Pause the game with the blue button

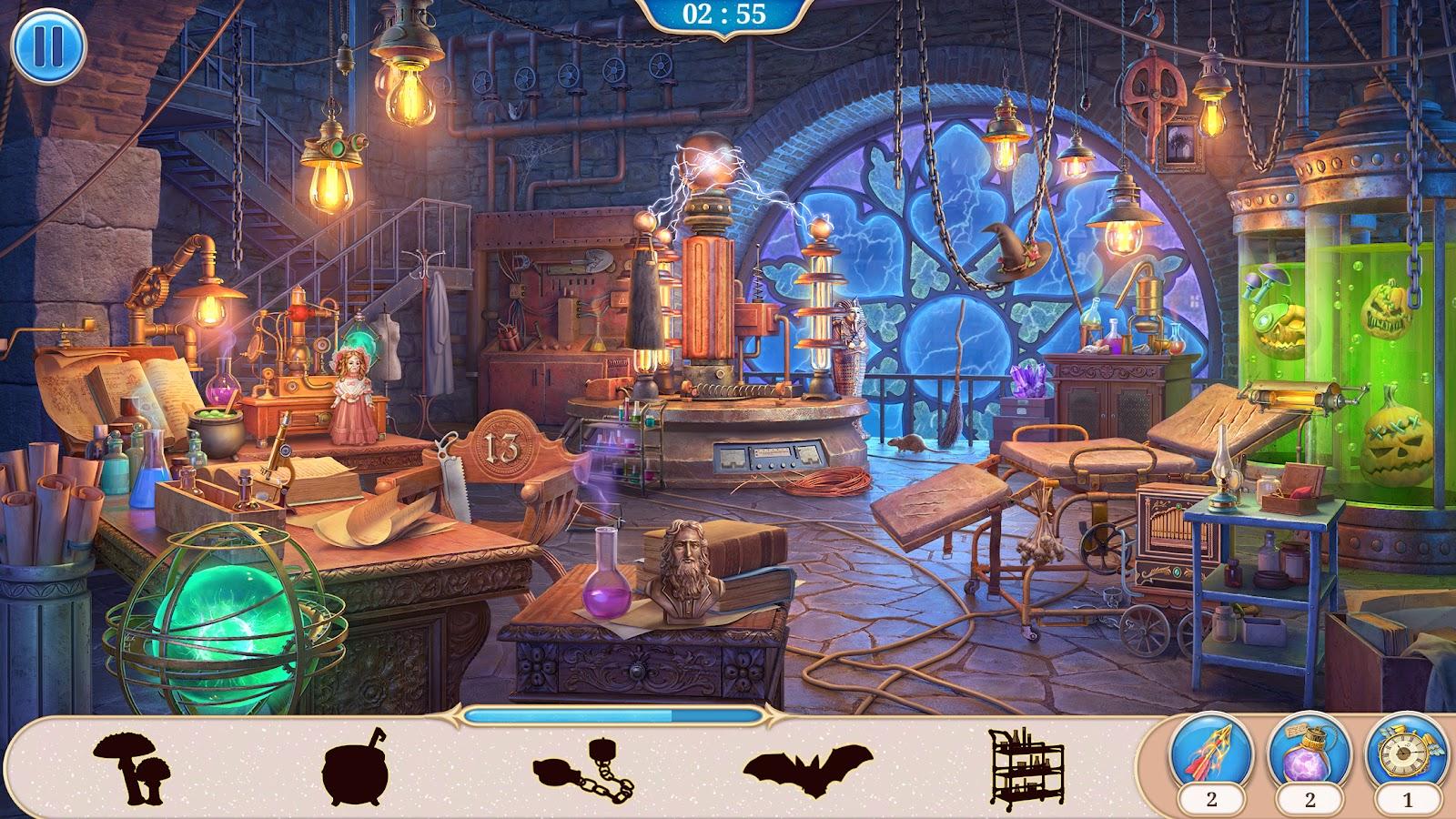point(48,45)
